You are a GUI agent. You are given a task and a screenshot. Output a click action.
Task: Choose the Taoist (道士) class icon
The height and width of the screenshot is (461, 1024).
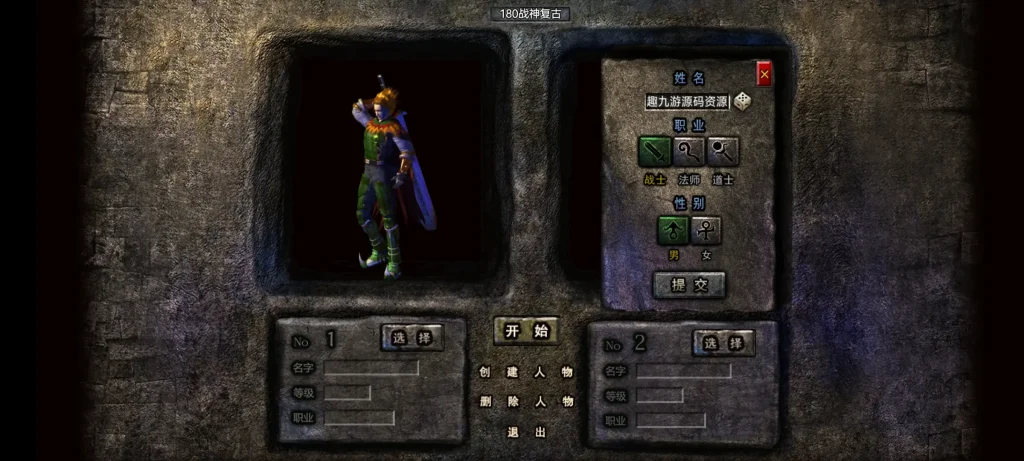pyautogui.click(x=723, y=152)
